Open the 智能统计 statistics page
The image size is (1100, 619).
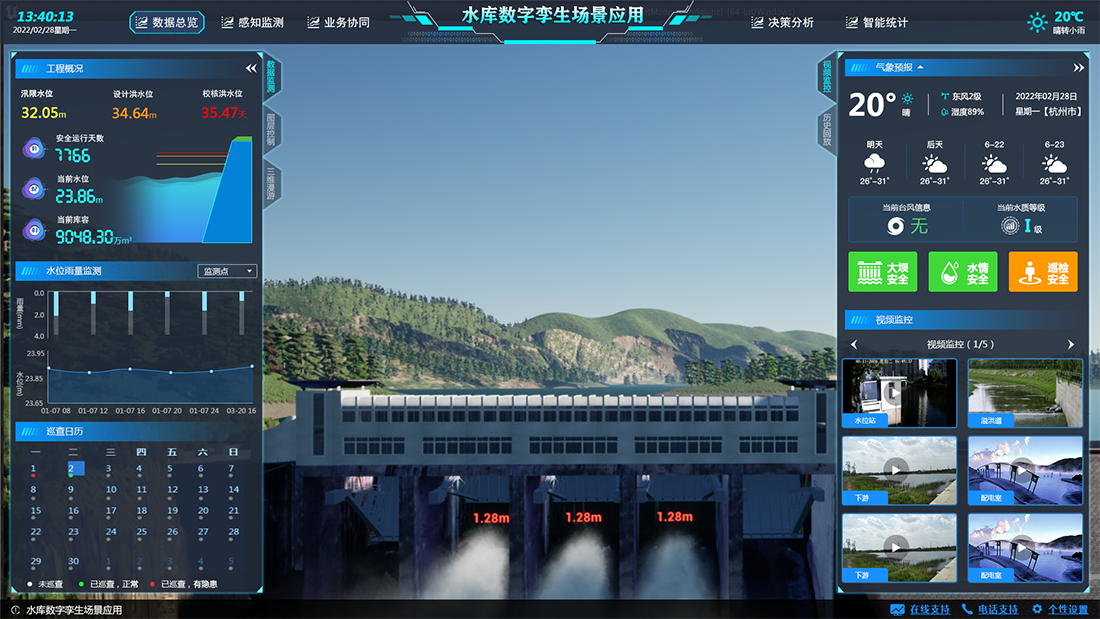877,22
